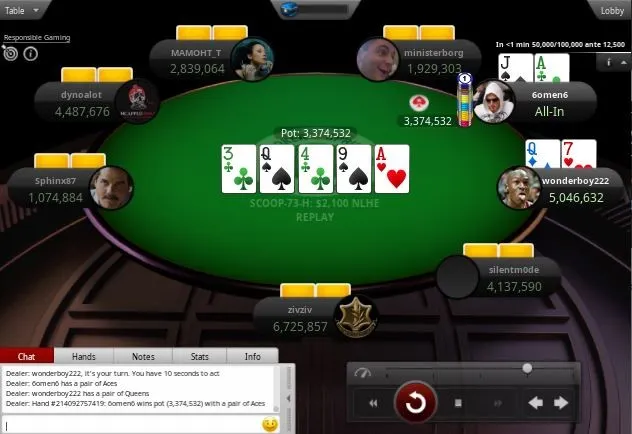Image resolution: width=632 pixels, height=434 pixels.
Task: Expand the tournament info panel arrow
Action: [623, 61]
